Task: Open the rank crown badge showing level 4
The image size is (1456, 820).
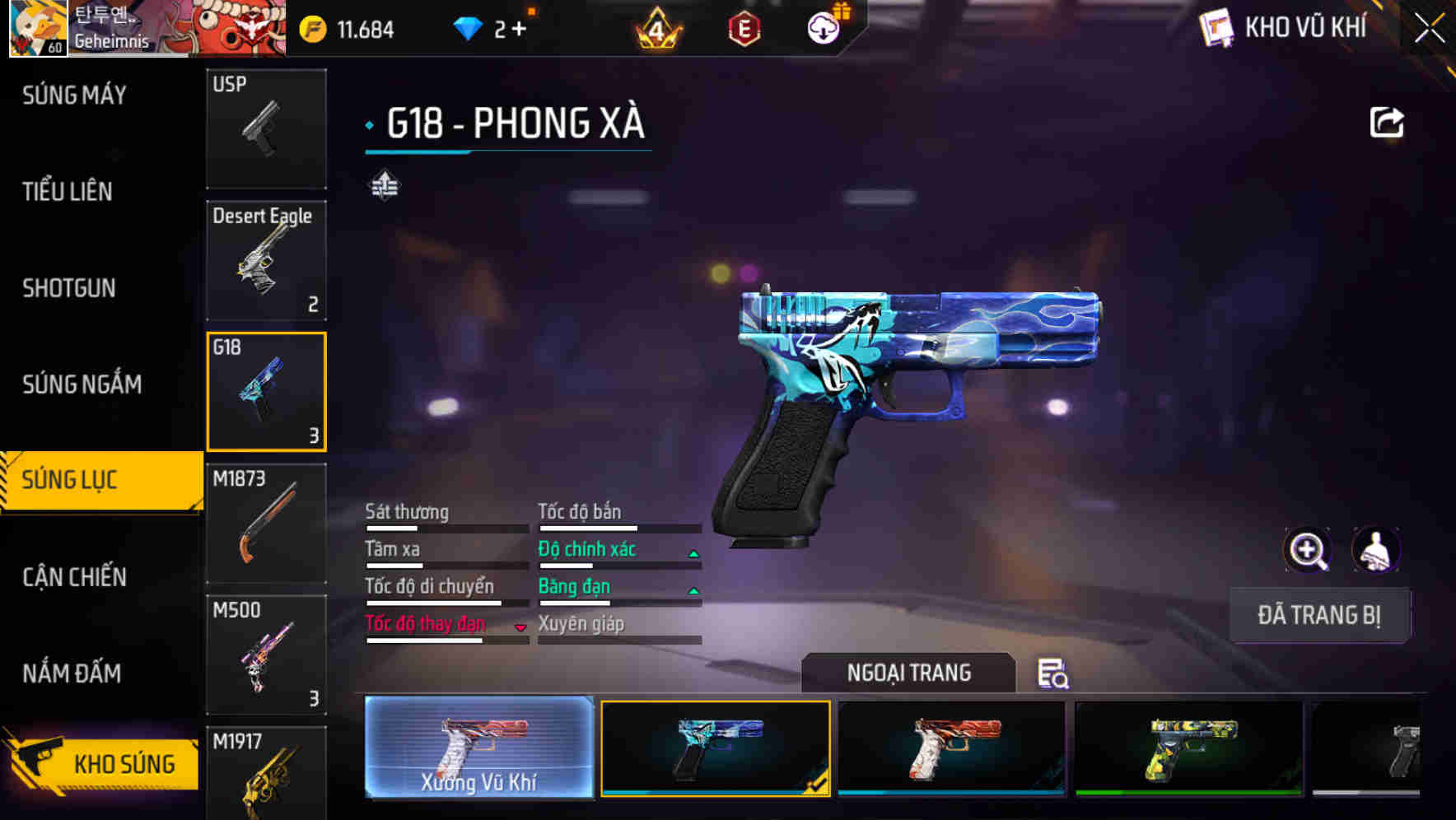Action: (x=655, y=26)
